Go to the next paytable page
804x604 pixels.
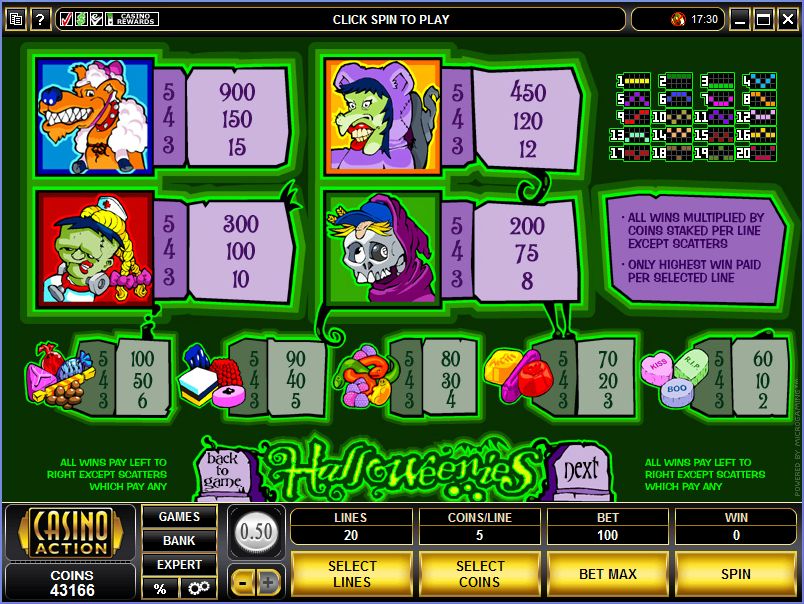[x=581, y=468]
